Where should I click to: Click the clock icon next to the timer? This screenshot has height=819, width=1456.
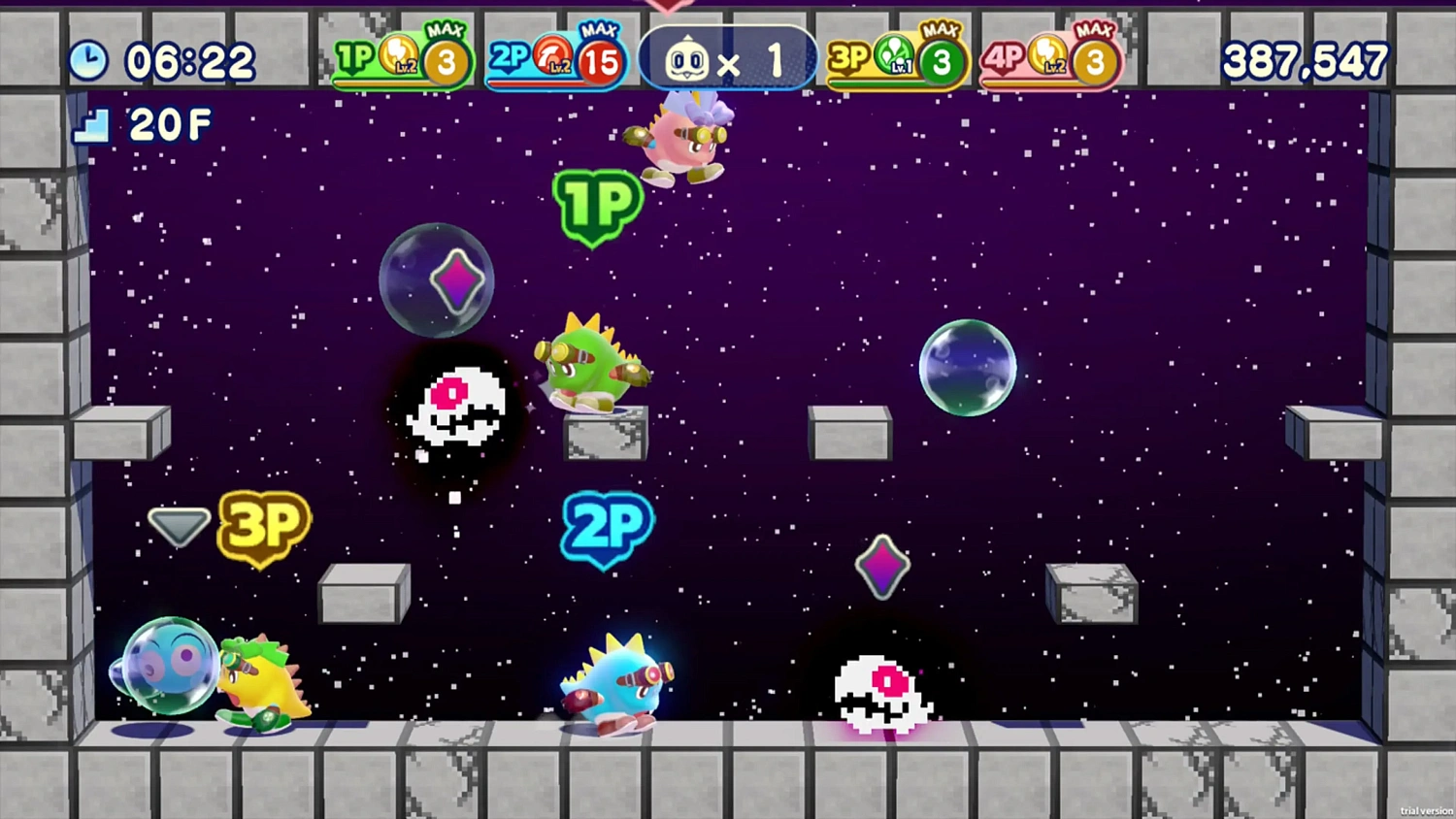[88, 58]
